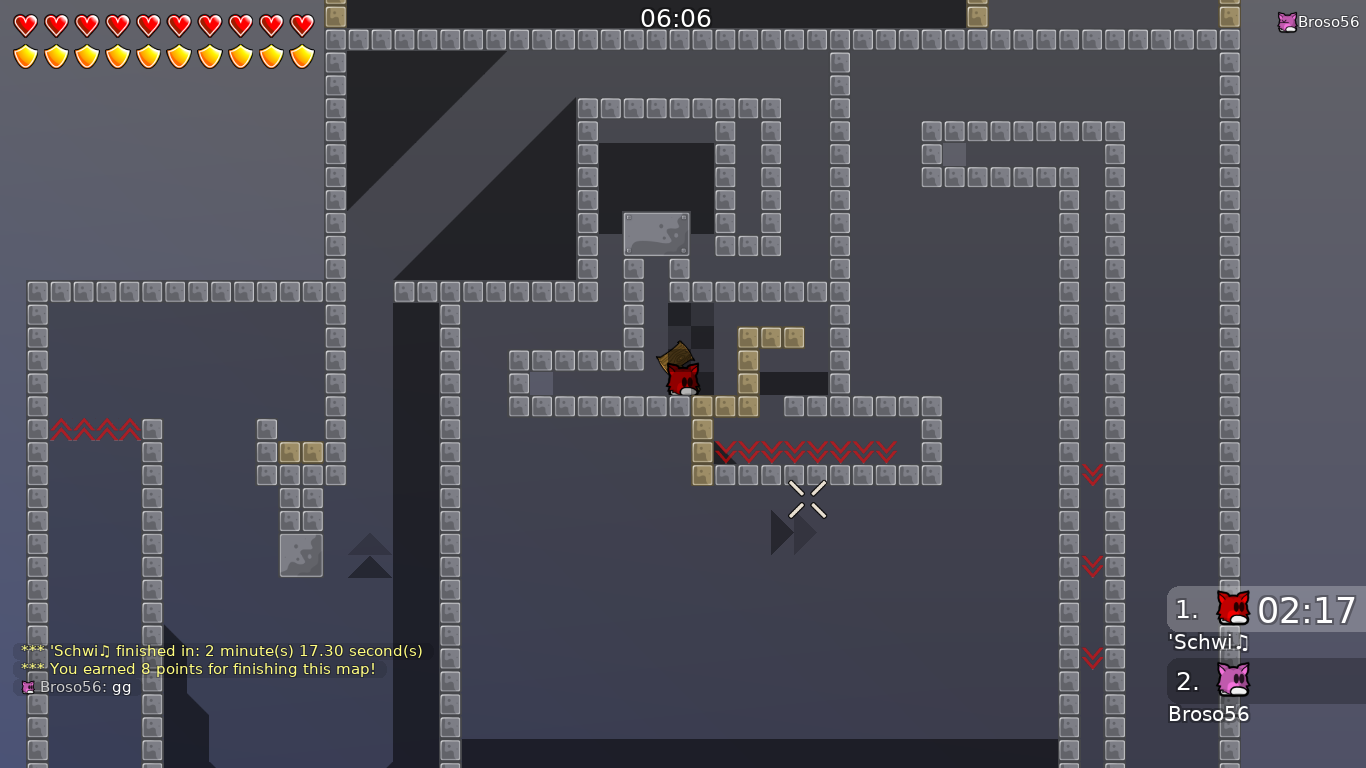Image resolution: width=1366 pixels, height=768 pixels.
Task: Click the leaderboard entry labeled 'Schwi
Action: (x=1208, y=643)
